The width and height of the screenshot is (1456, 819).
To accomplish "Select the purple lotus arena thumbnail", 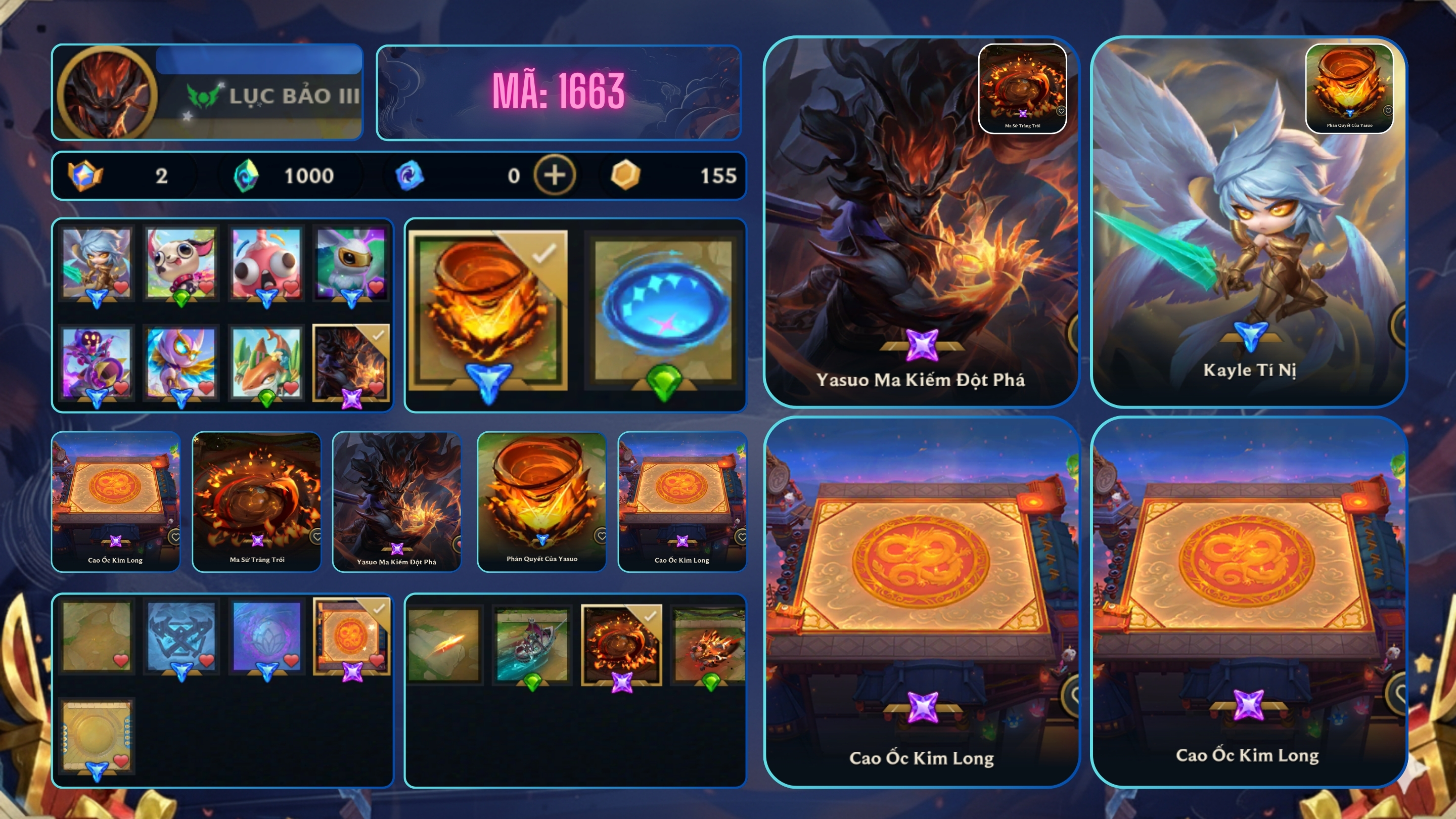I will pos(266,636).
